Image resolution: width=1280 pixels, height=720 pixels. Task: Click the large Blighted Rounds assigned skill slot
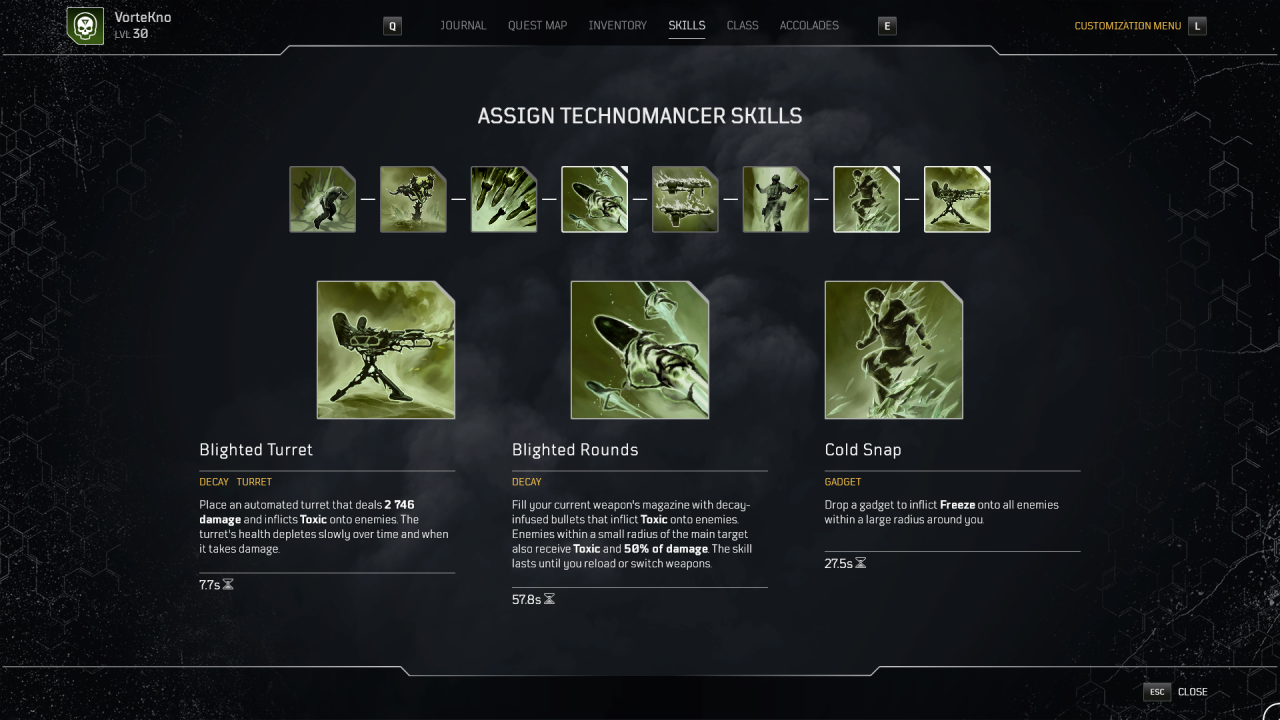click(x=640, y=350)
